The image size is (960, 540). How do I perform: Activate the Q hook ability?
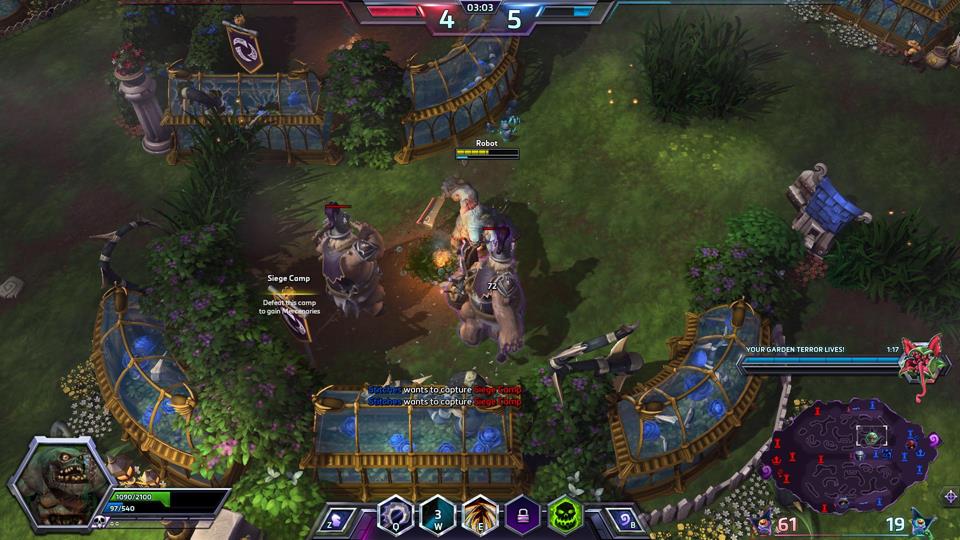coord(394,516)
